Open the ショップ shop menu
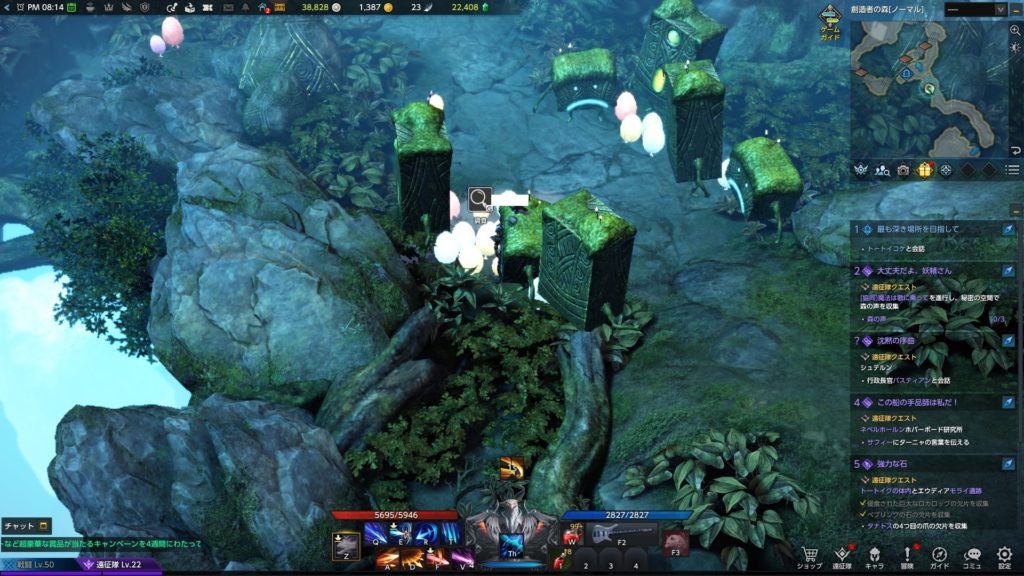 pos(809,555)
